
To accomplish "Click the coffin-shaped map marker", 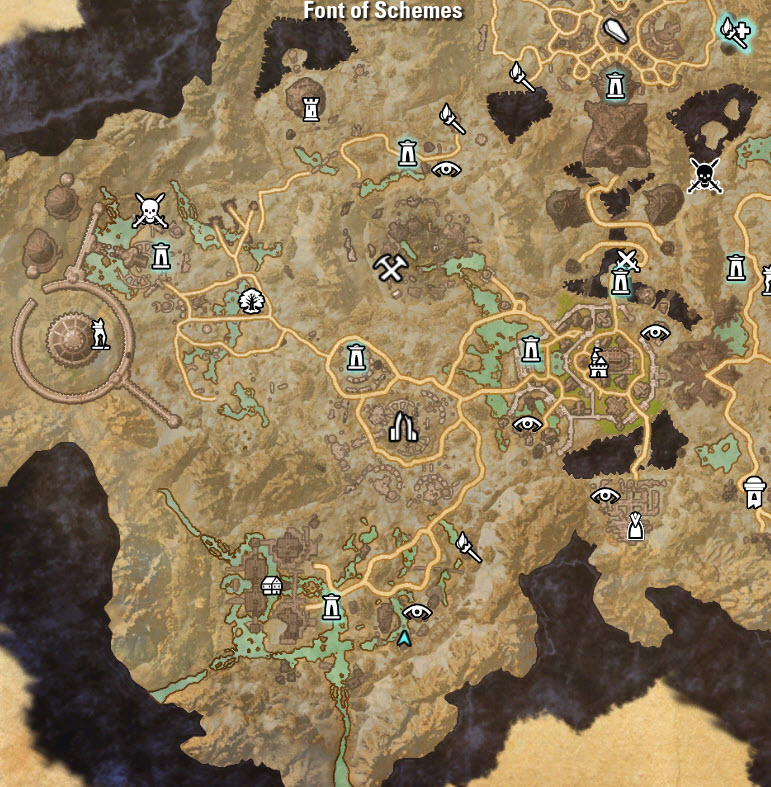I will (614, 33).
